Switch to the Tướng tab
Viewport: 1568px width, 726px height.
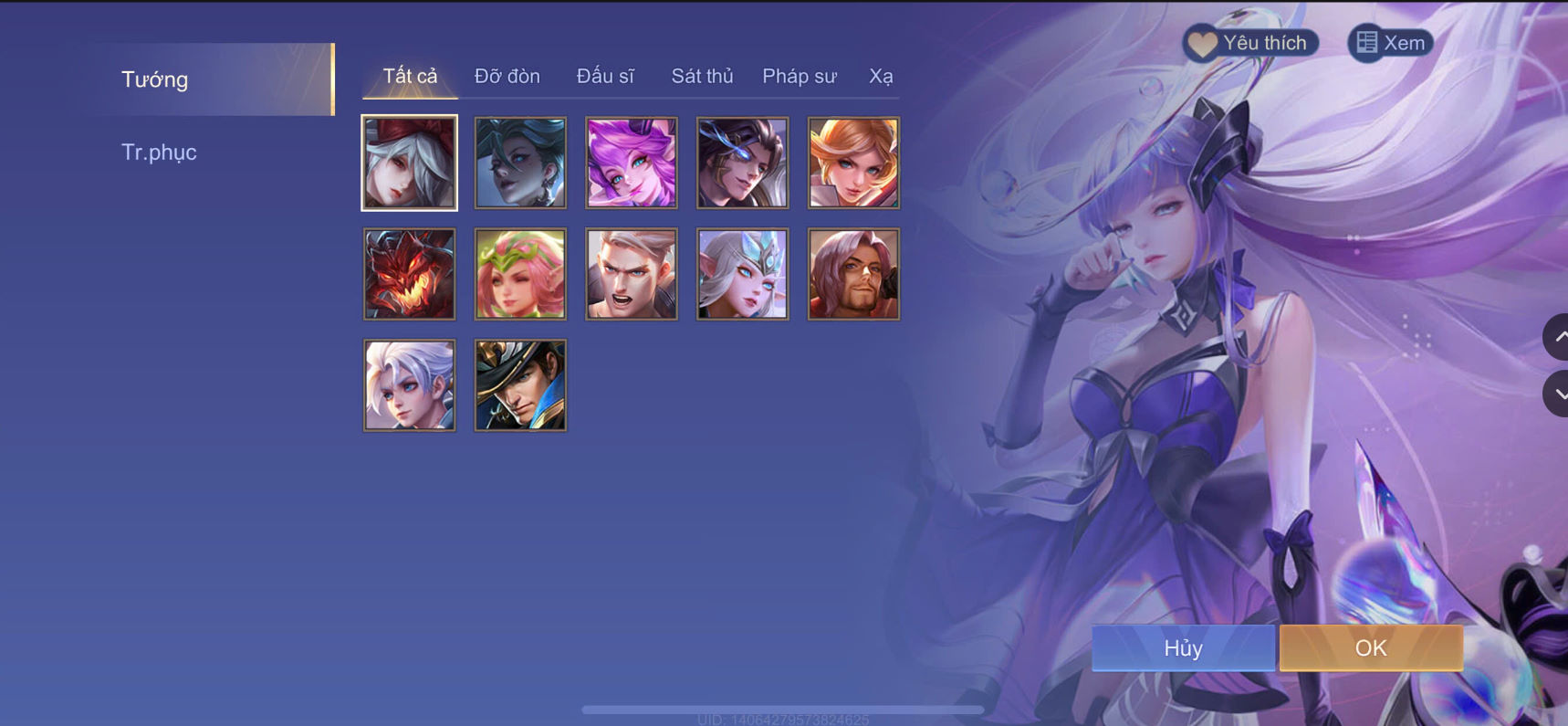coord(154,79)
